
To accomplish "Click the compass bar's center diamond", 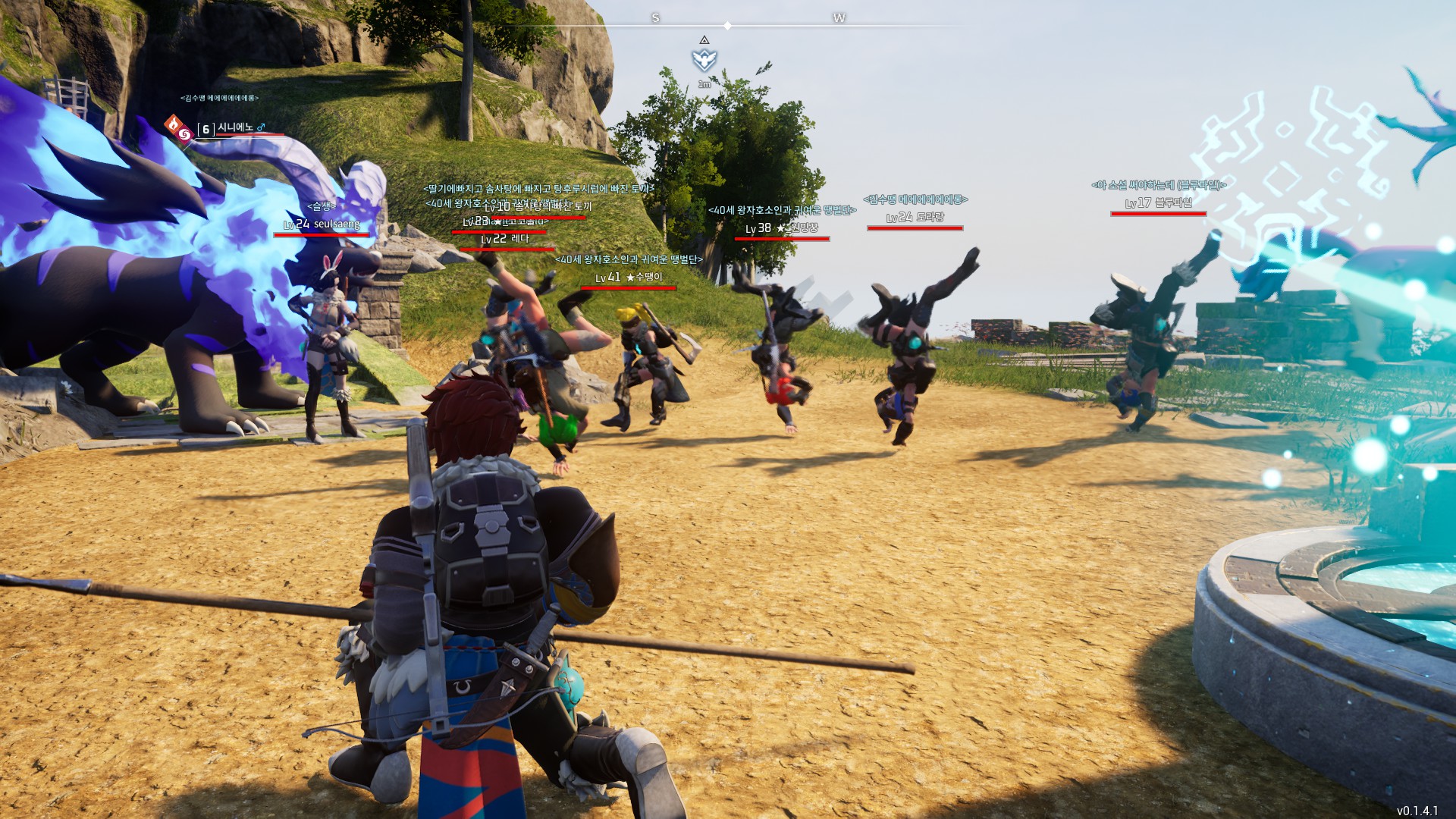I will click(727, 26).
